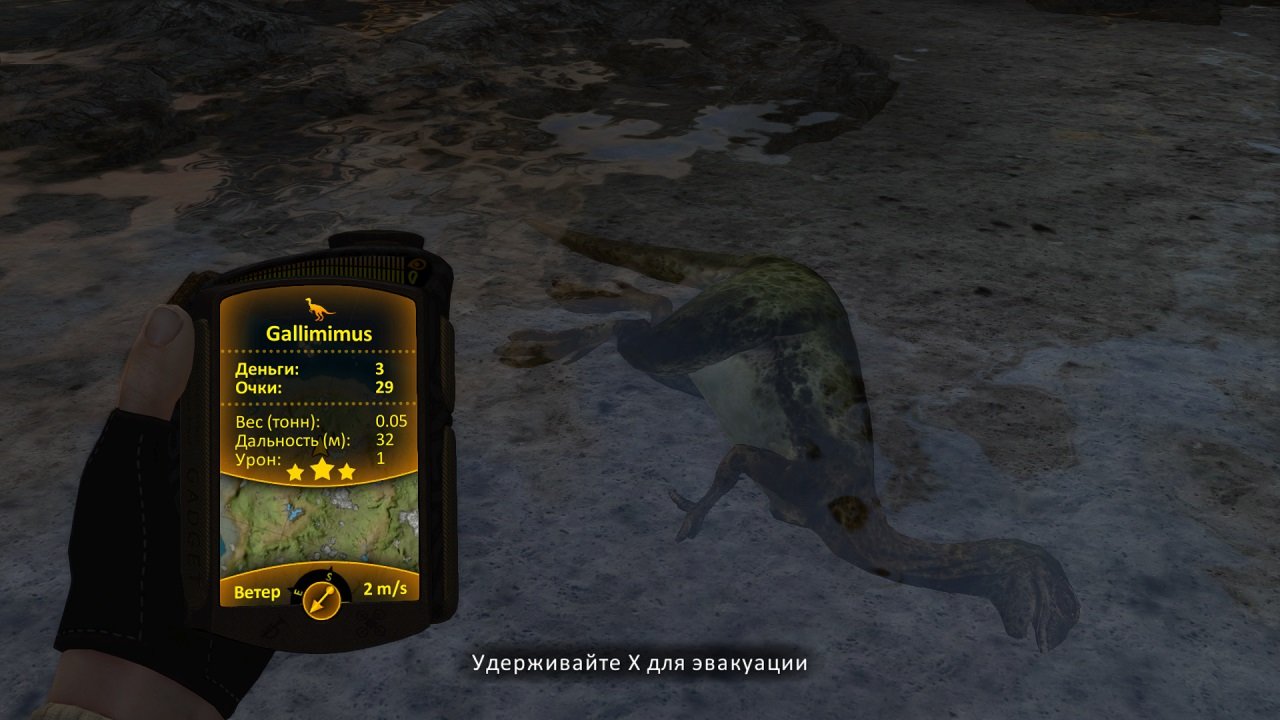Click the small 'Q' badge below the eye icon

pos(413,277)
